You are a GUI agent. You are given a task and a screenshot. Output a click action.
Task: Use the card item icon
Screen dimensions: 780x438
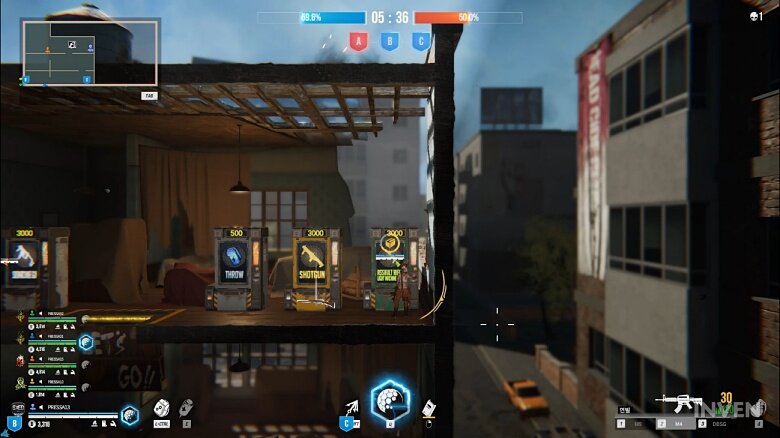(x=428, y=408)
